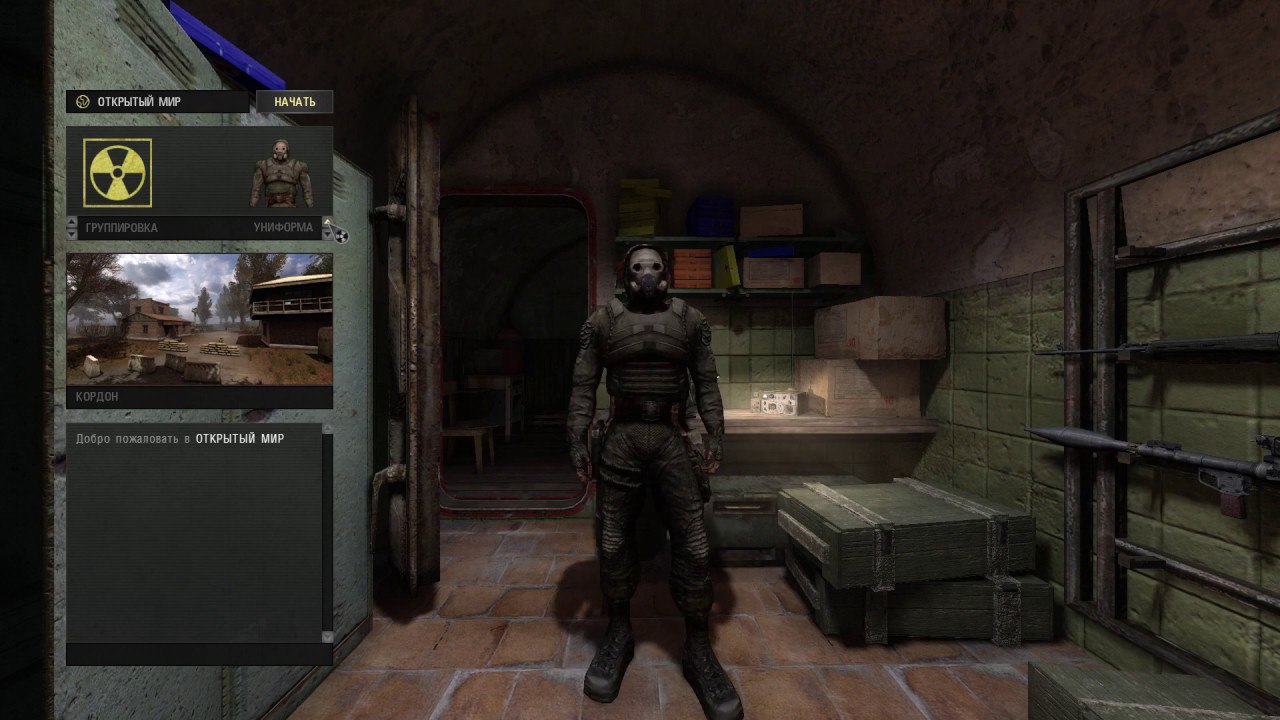Switch uniform with УНИФОРМА down arrow
The width and height of the screenshot is (1280, 720).
[327, 234]
